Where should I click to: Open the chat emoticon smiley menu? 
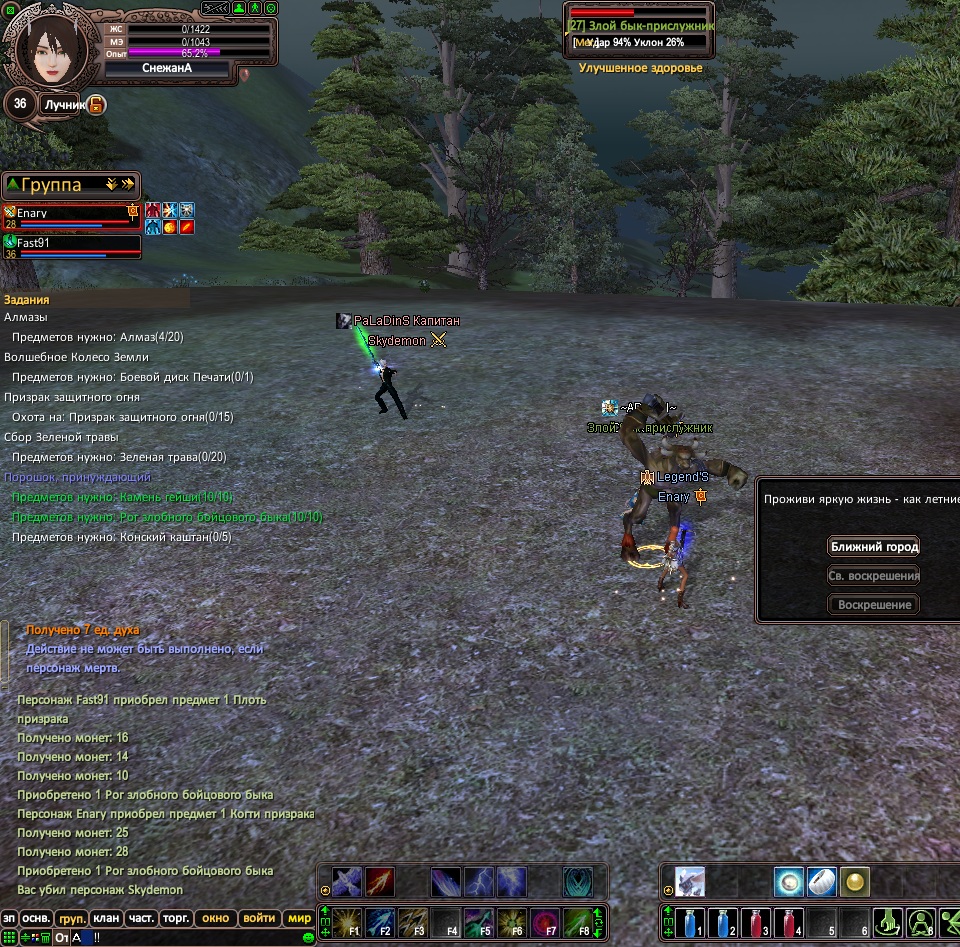pyautogui.click(x=308, y=938)
